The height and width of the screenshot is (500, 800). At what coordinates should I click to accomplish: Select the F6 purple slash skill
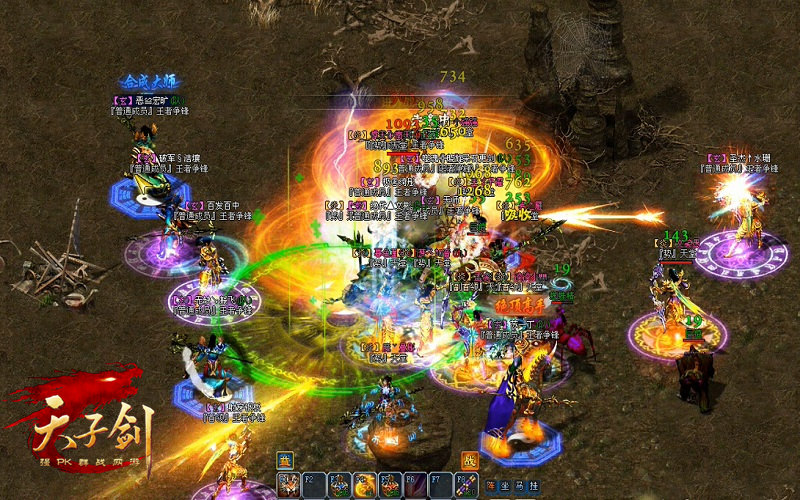pyautogui.click(x=417, y=484)
